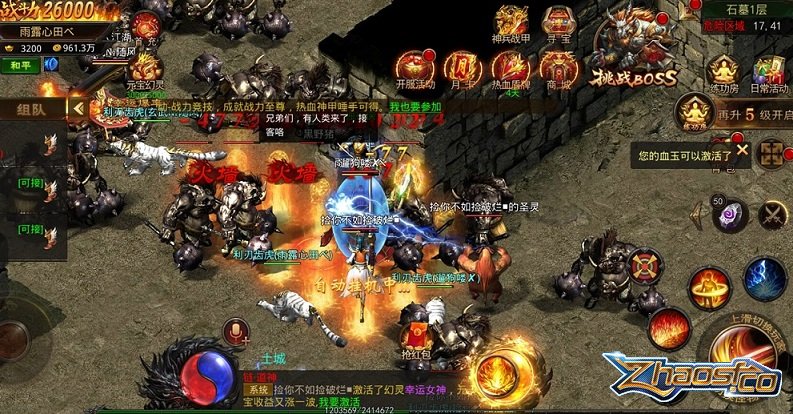793x414 pixels.
Task: Cast the blue lightning skill
Action: click(x=764, y=279)
